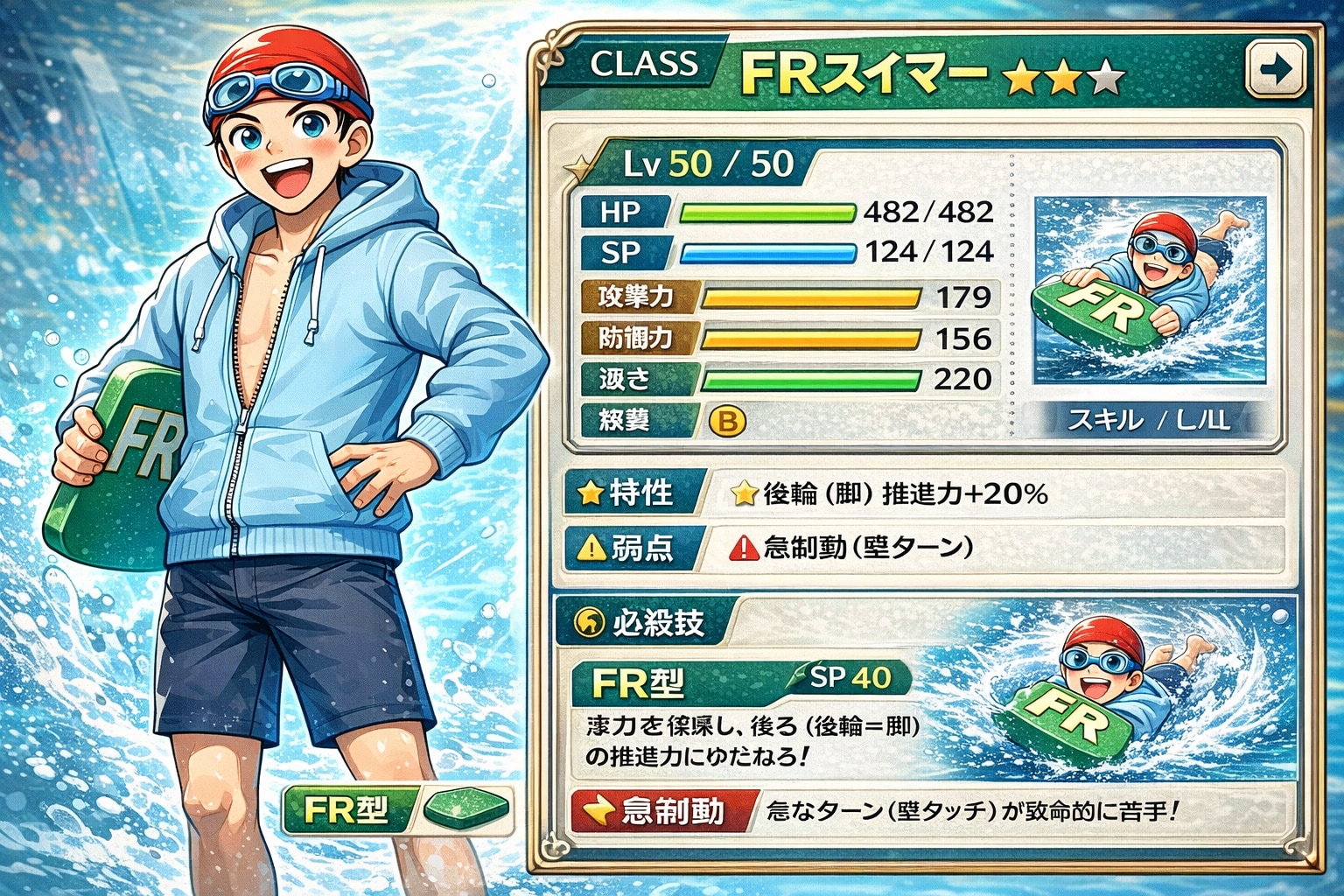1344x896 pixels.
Task: Click the B rank badge
Action: pyautogui.click(x=726, y=422)
